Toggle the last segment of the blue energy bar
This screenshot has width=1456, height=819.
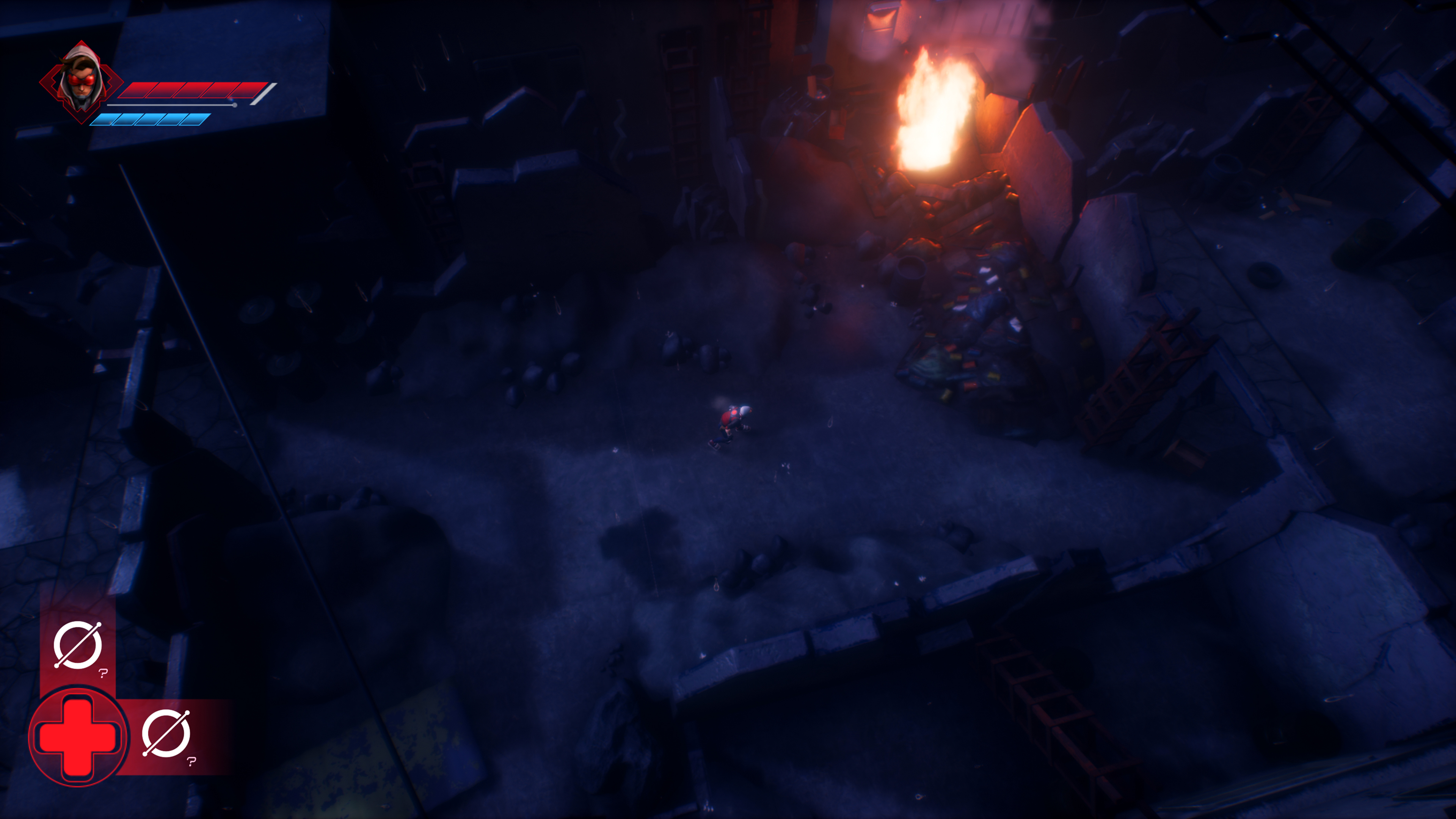coord(192,121)
